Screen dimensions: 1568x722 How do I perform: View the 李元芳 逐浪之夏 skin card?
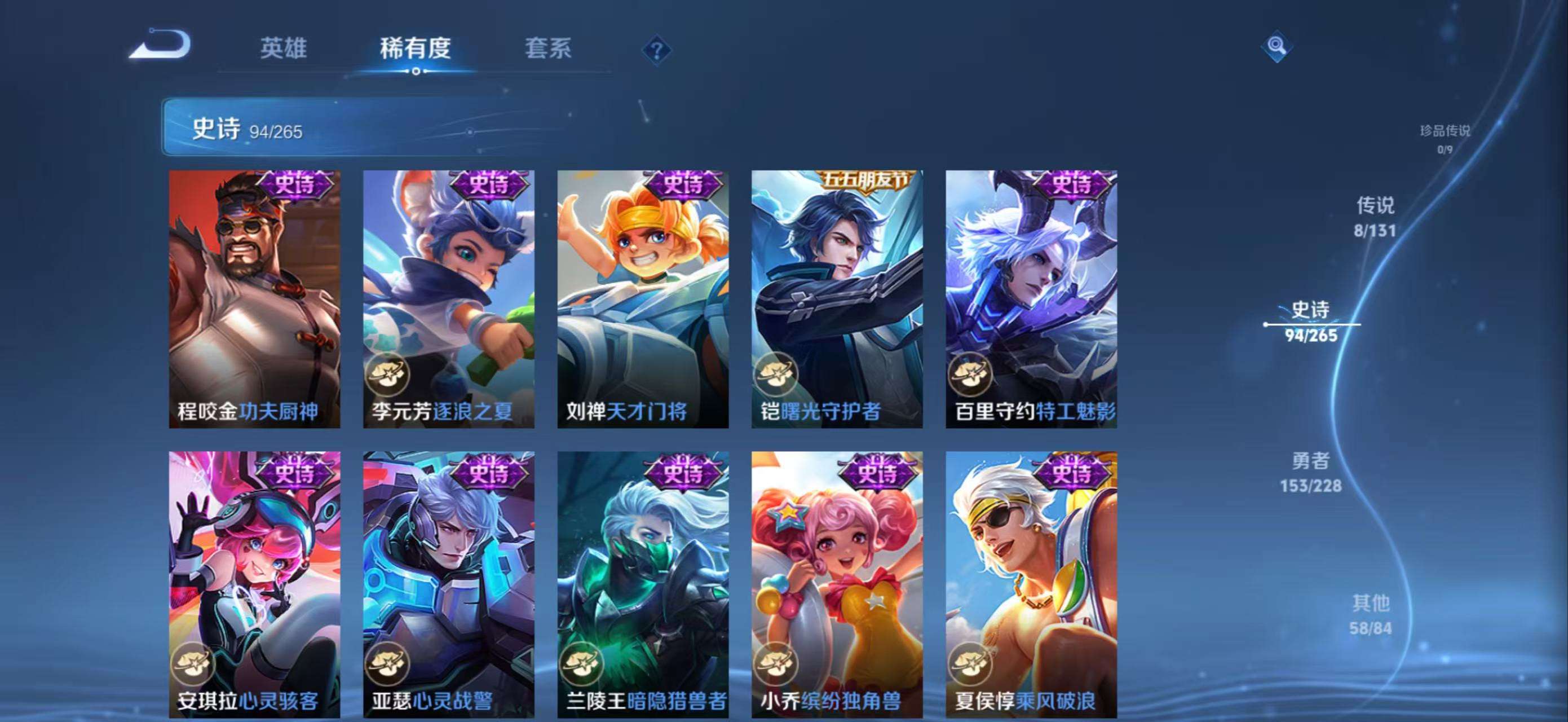pyautogui.click(x=449, y=299)
